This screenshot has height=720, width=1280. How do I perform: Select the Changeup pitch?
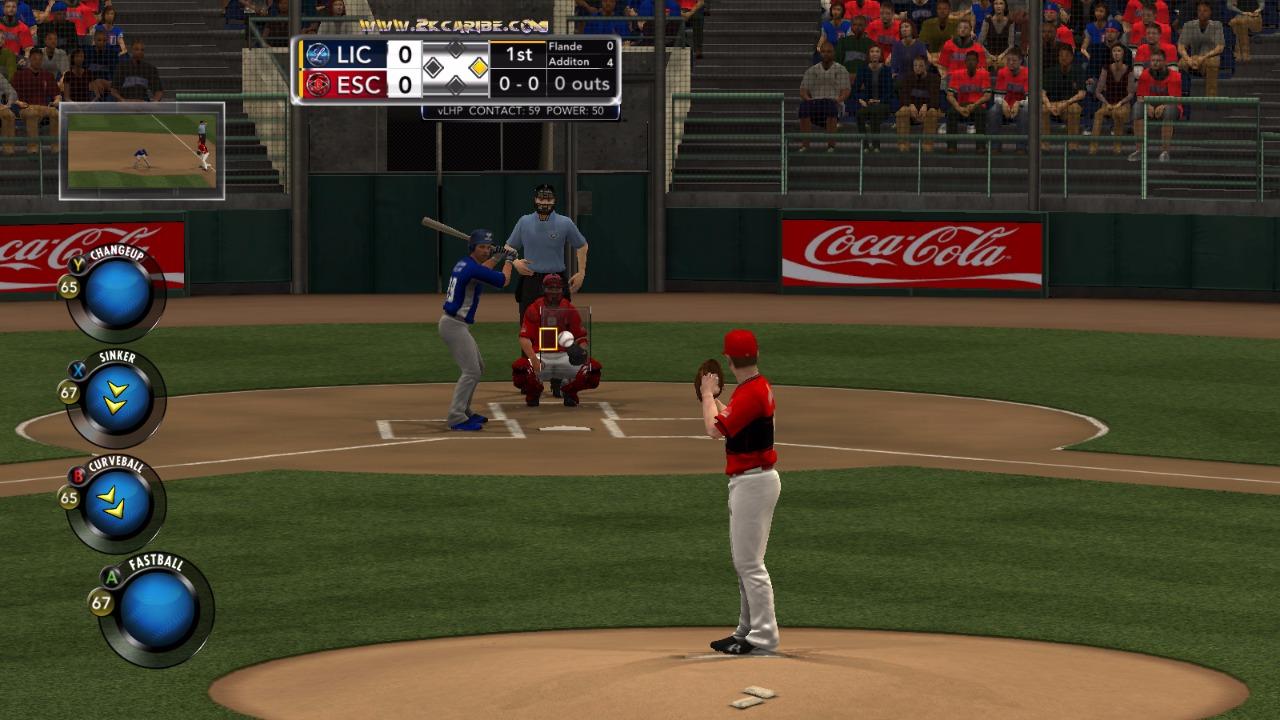[x=116, y=294]
